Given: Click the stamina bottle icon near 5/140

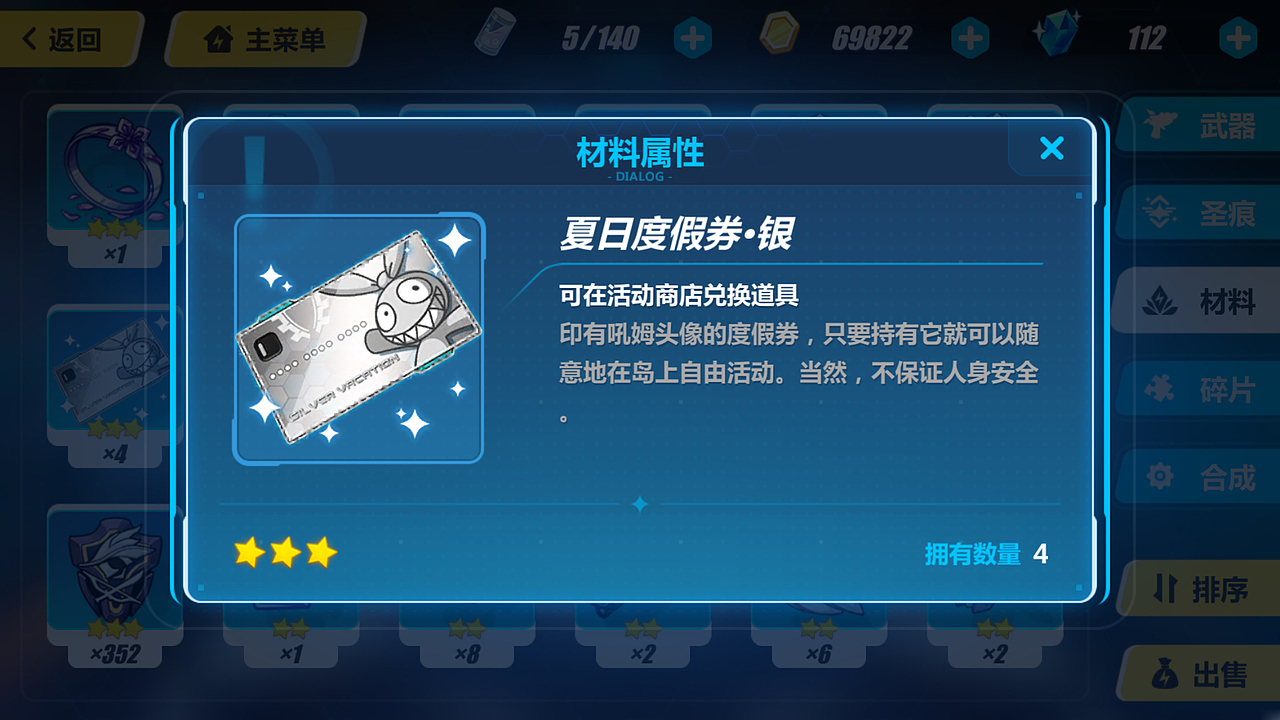Looking at the screenshot, I should pyautogui.click(x=497, y=33).
